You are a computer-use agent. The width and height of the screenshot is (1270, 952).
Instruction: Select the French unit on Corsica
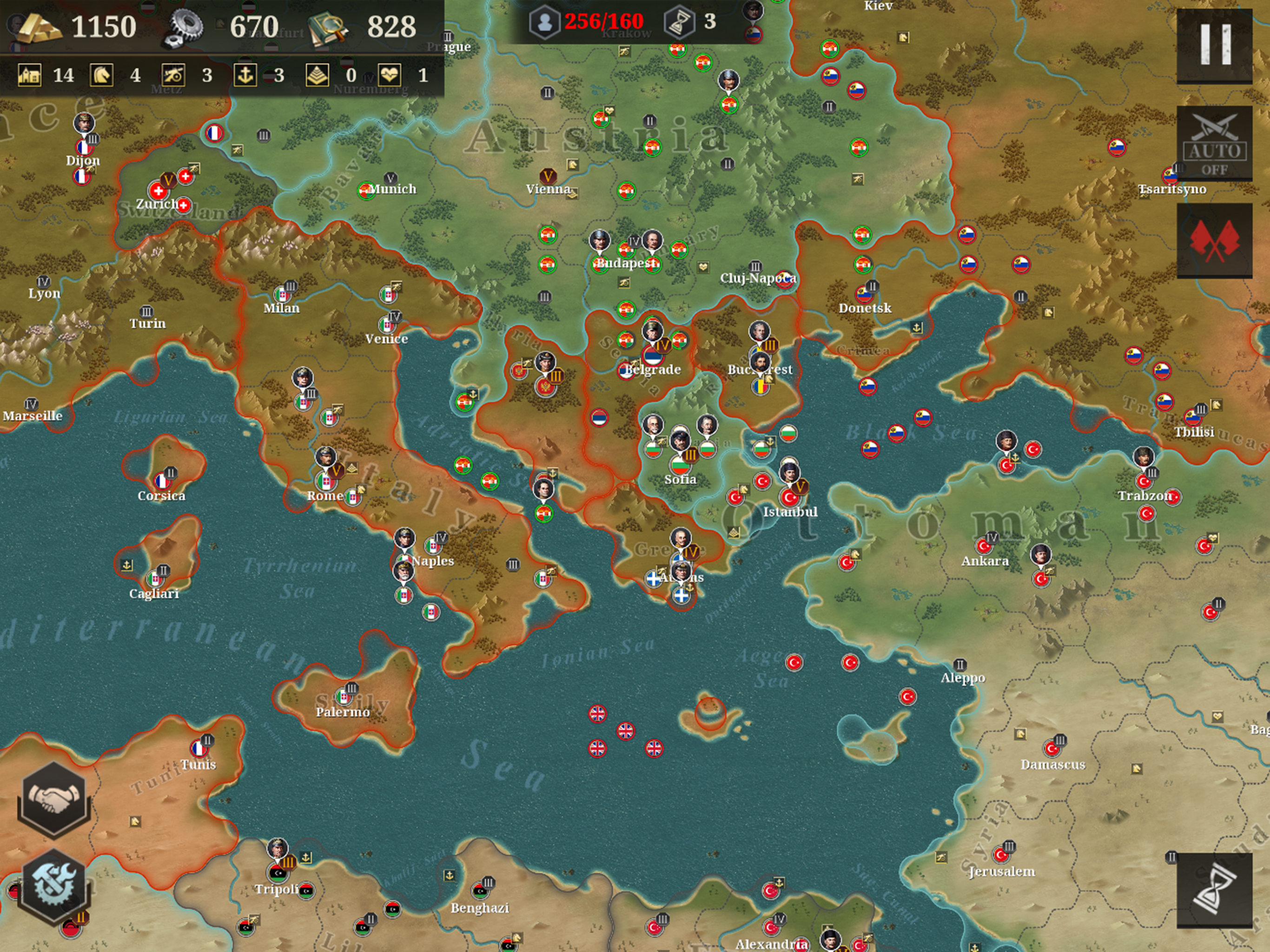click(x=163, y=481)
